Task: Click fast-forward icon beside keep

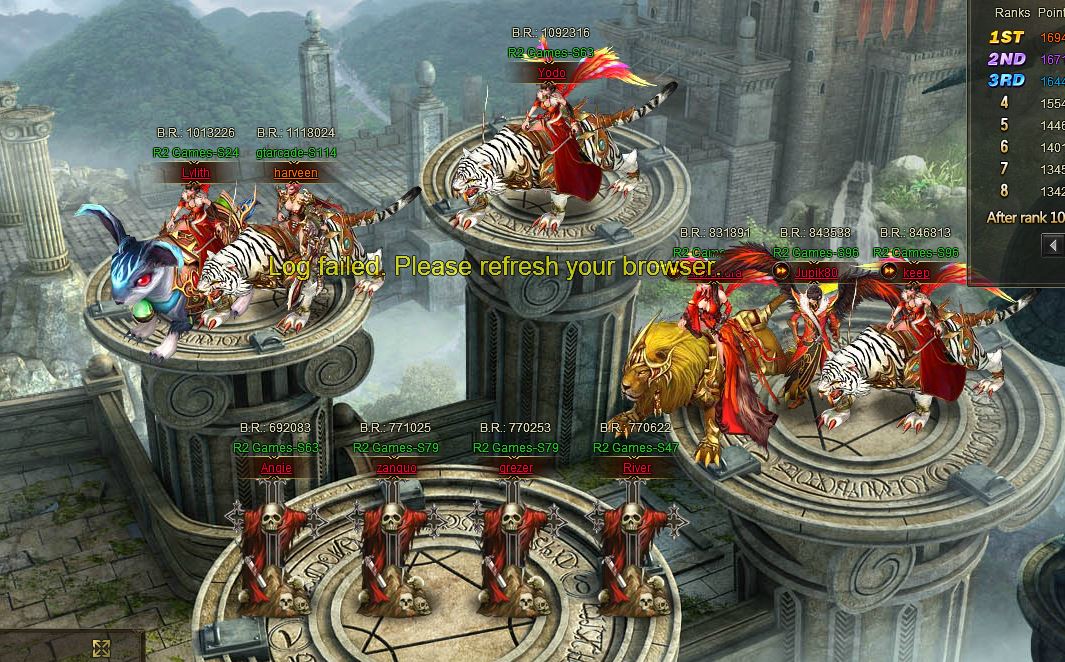Action: click(888, 271)
